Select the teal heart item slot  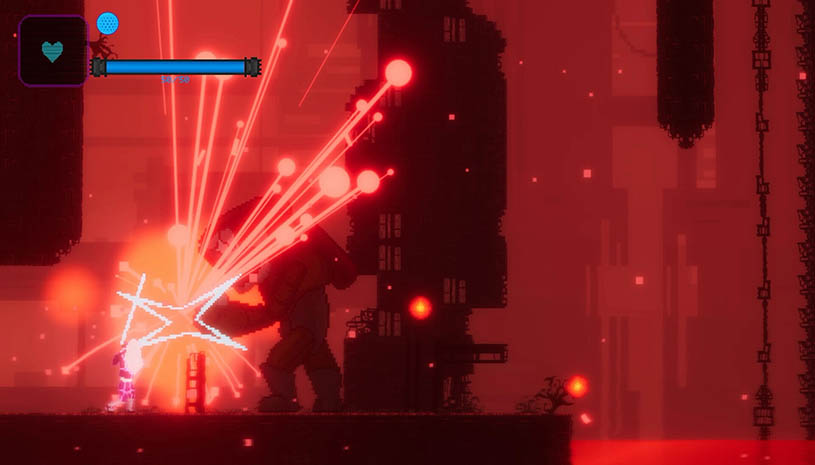52,51
